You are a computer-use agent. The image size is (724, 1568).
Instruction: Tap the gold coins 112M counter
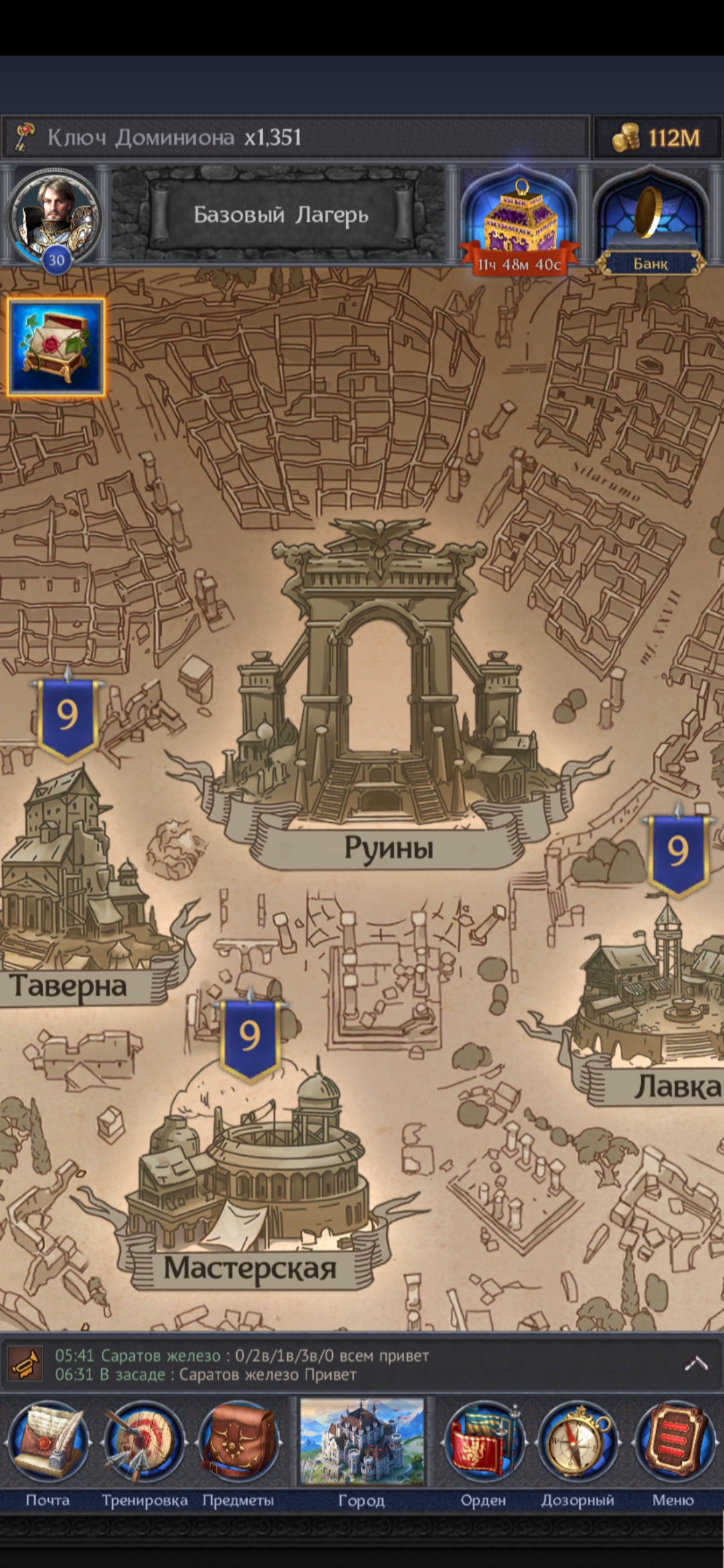(x=657, y=138)
